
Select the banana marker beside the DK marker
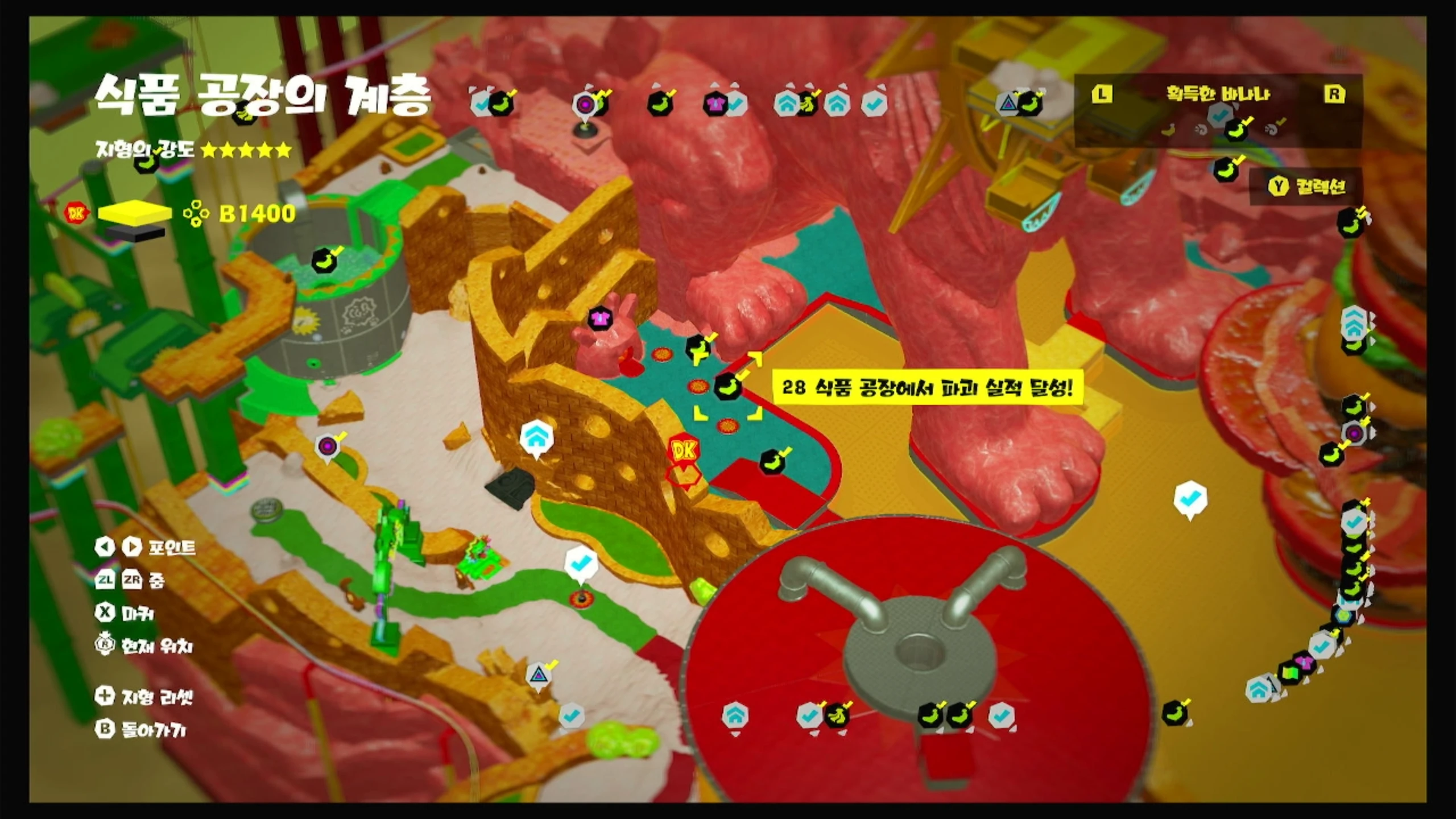[772, 461]
